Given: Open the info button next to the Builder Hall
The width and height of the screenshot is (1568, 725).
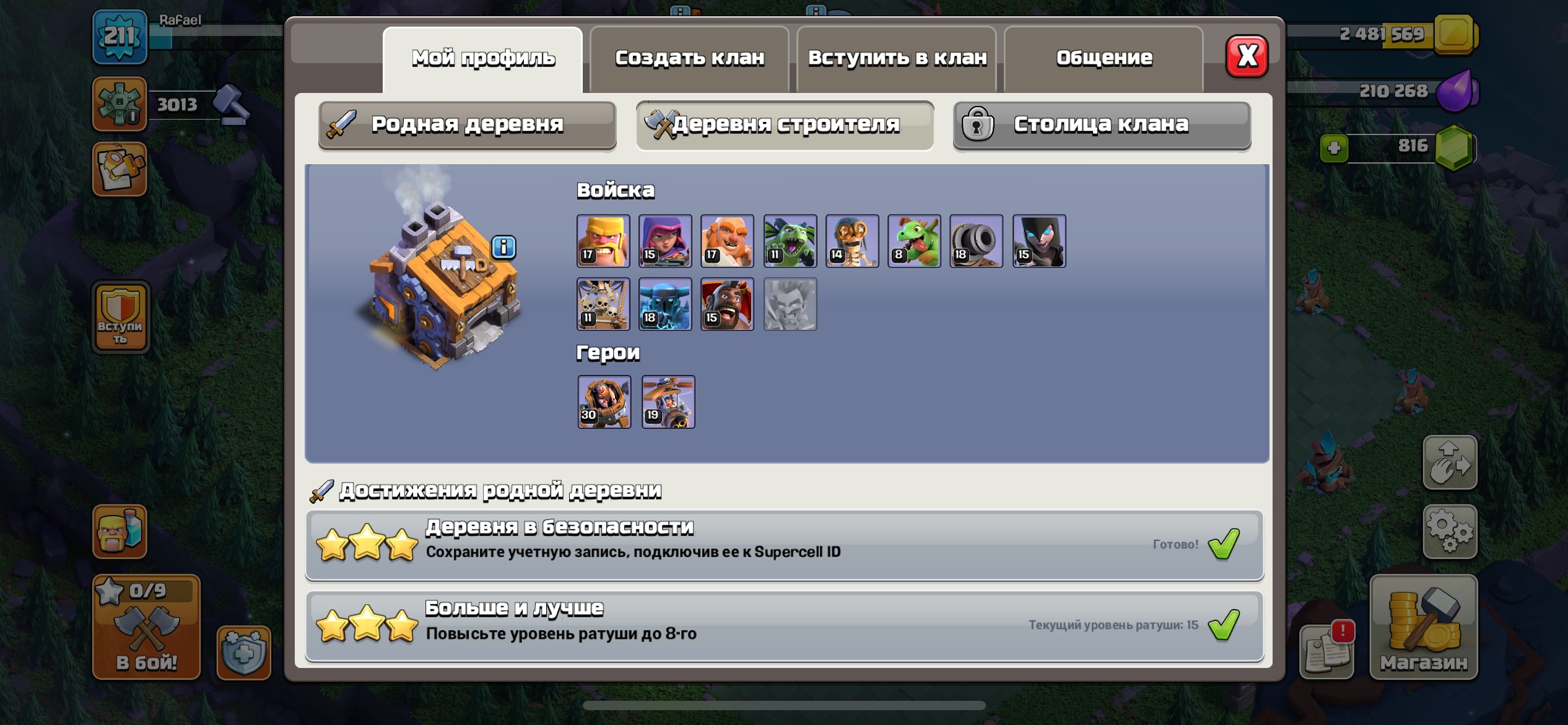Looking at the screenshot, I should point(504,247).
